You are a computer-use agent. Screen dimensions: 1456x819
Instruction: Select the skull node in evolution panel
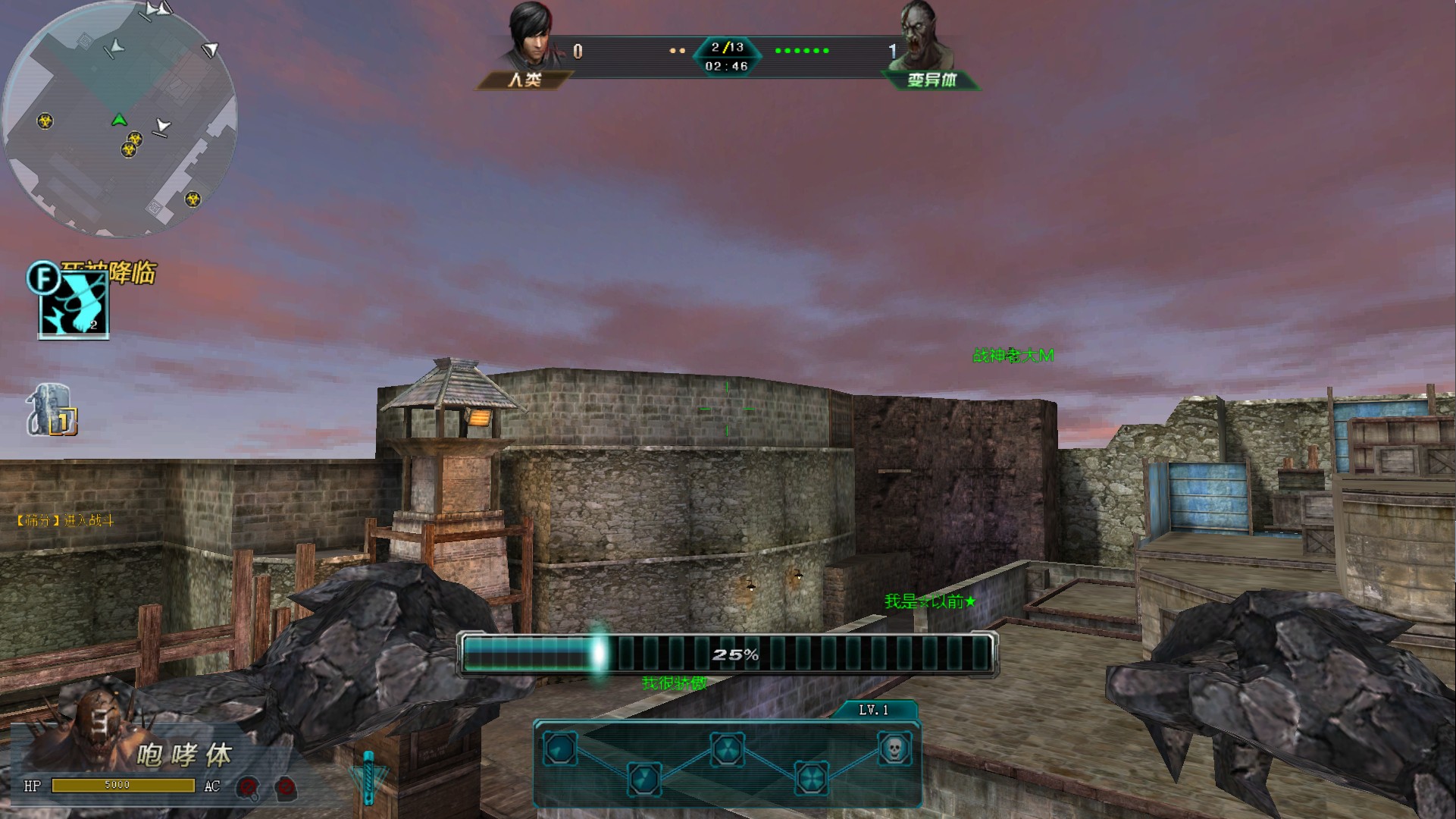[894, 748]
